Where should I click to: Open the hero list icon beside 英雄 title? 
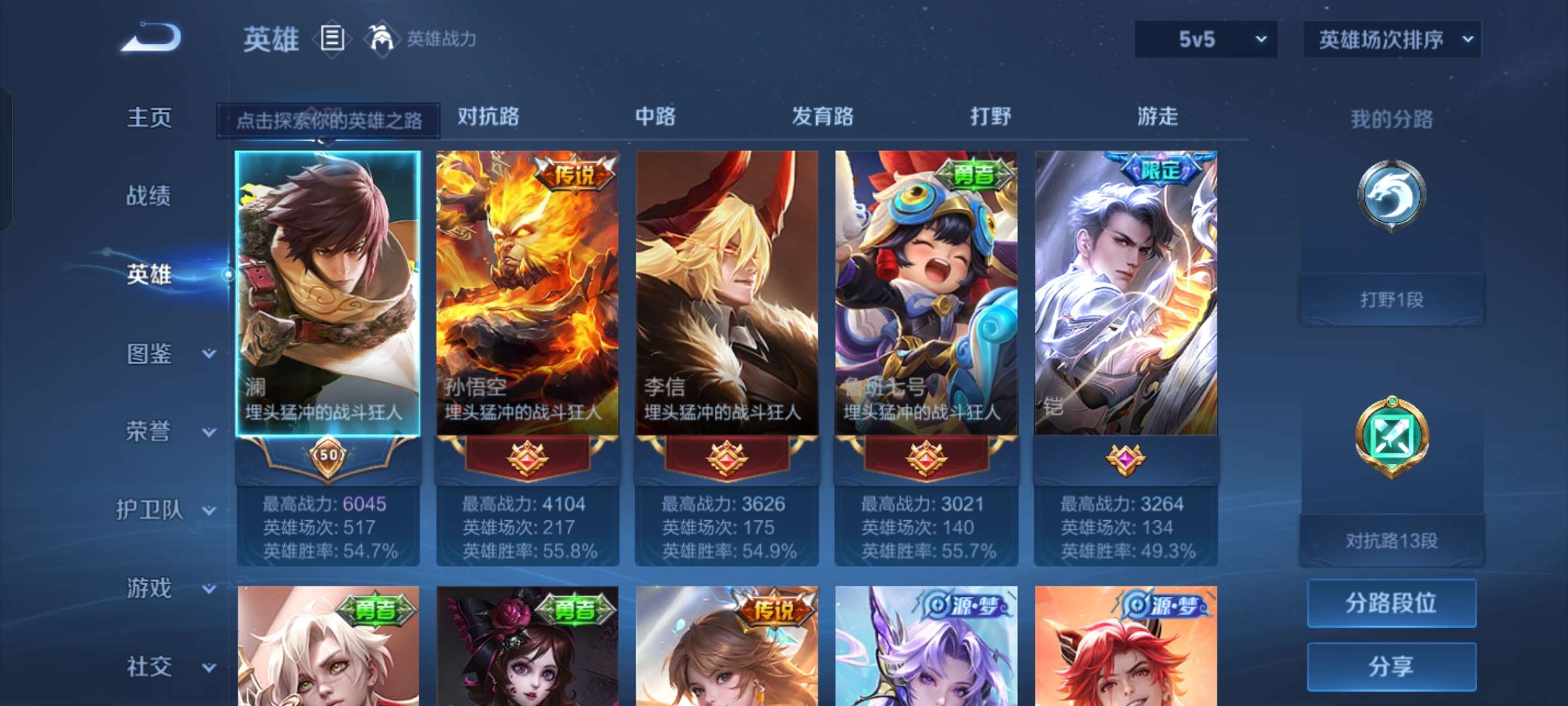click(332, 39)
